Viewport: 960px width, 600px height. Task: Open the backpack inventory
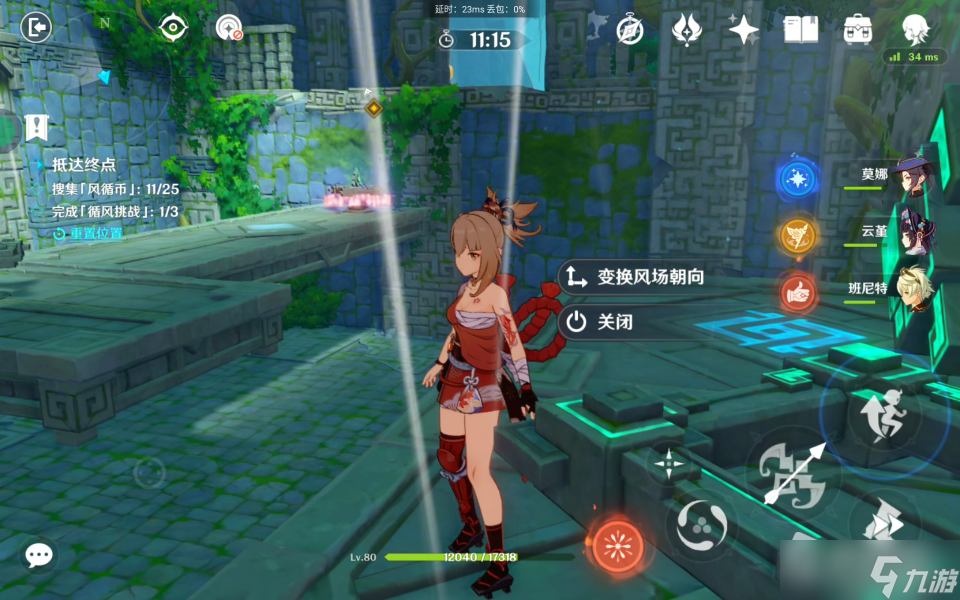click(x=857, y=29)
